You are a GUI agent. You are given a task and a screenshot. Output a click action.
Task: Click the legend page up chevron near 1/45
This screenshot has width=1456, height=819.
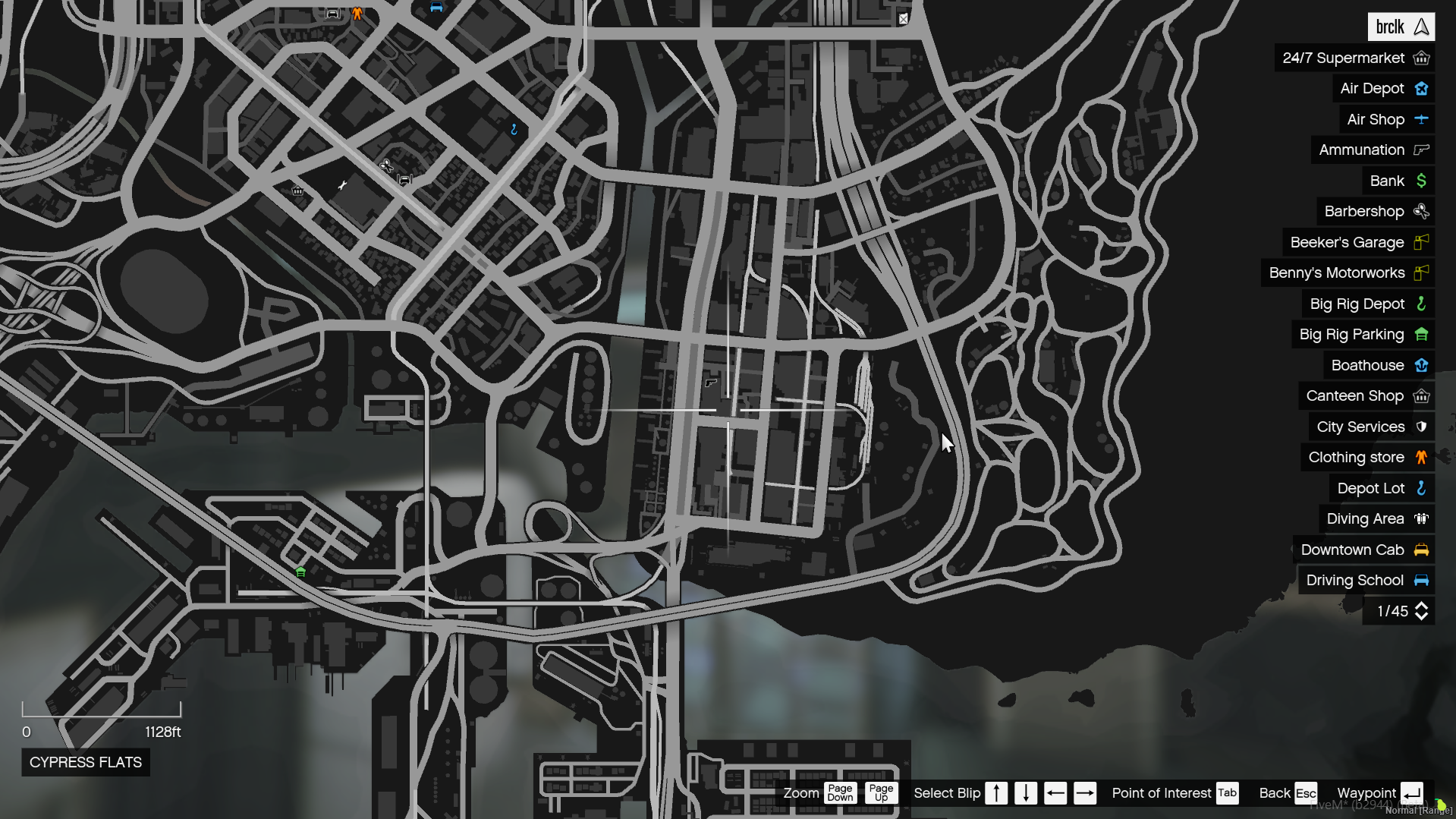(1420, 605)
